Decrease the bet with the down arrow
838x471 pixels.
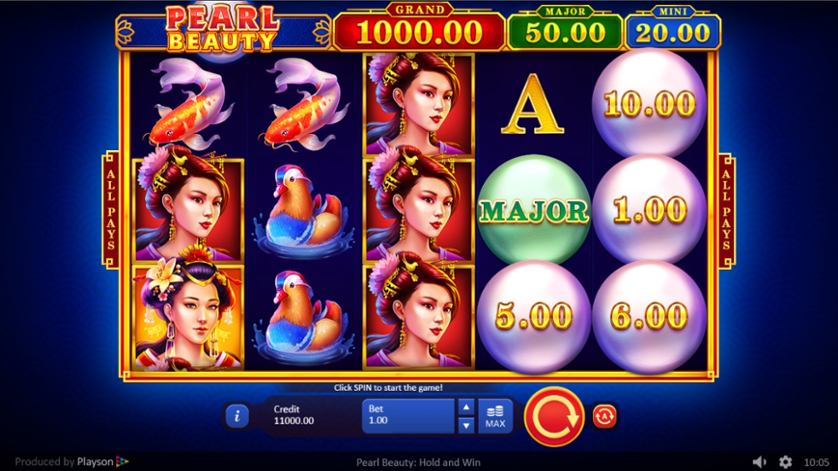(x=465, y=423)
